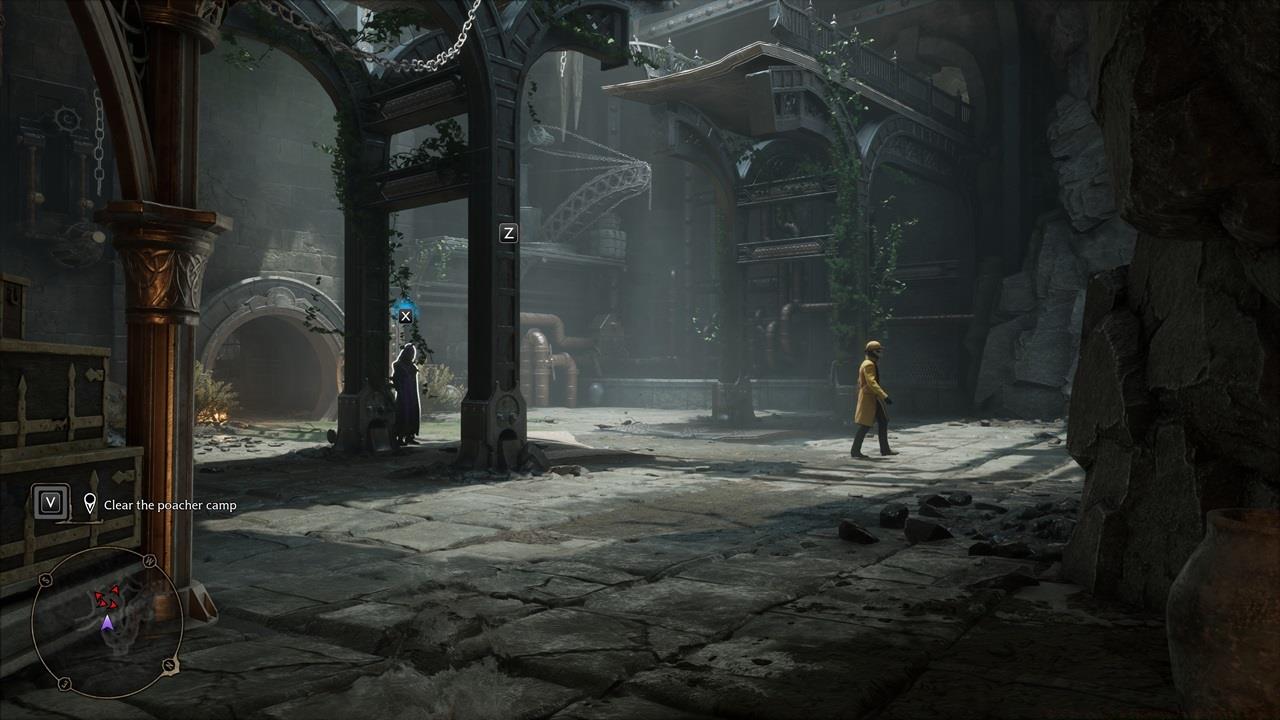Select the hooded NPC under the archway

tap(405, 390)
